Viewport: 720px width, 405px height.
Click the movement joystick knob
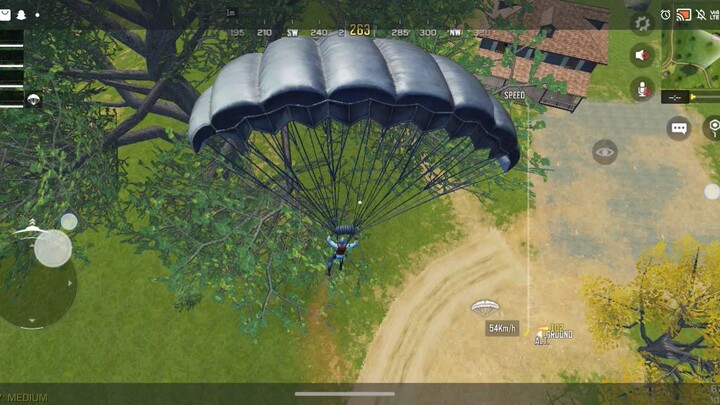[52, 248]
